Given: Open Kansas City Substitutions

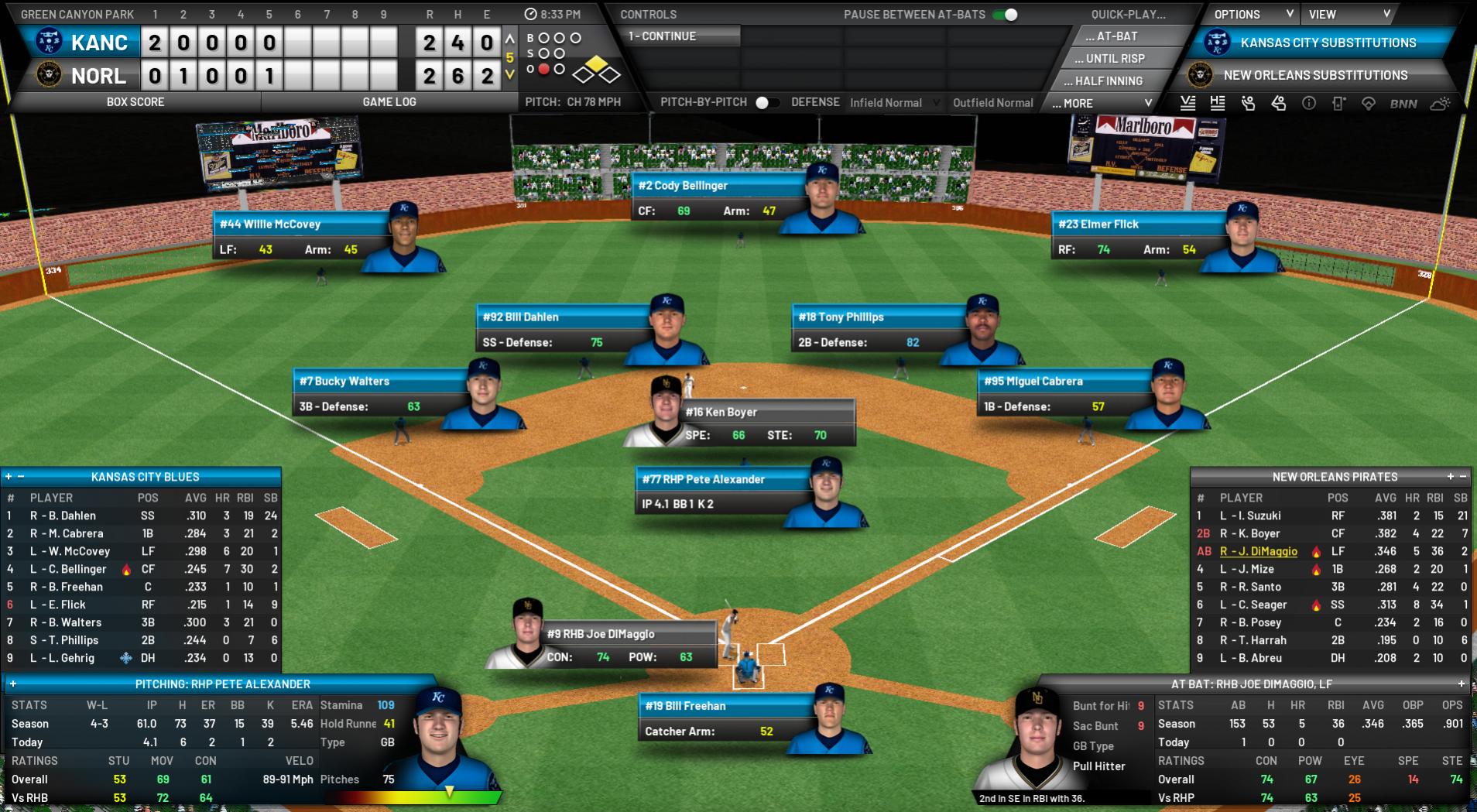Looking at the screenshot, I should click(1328, 43).
